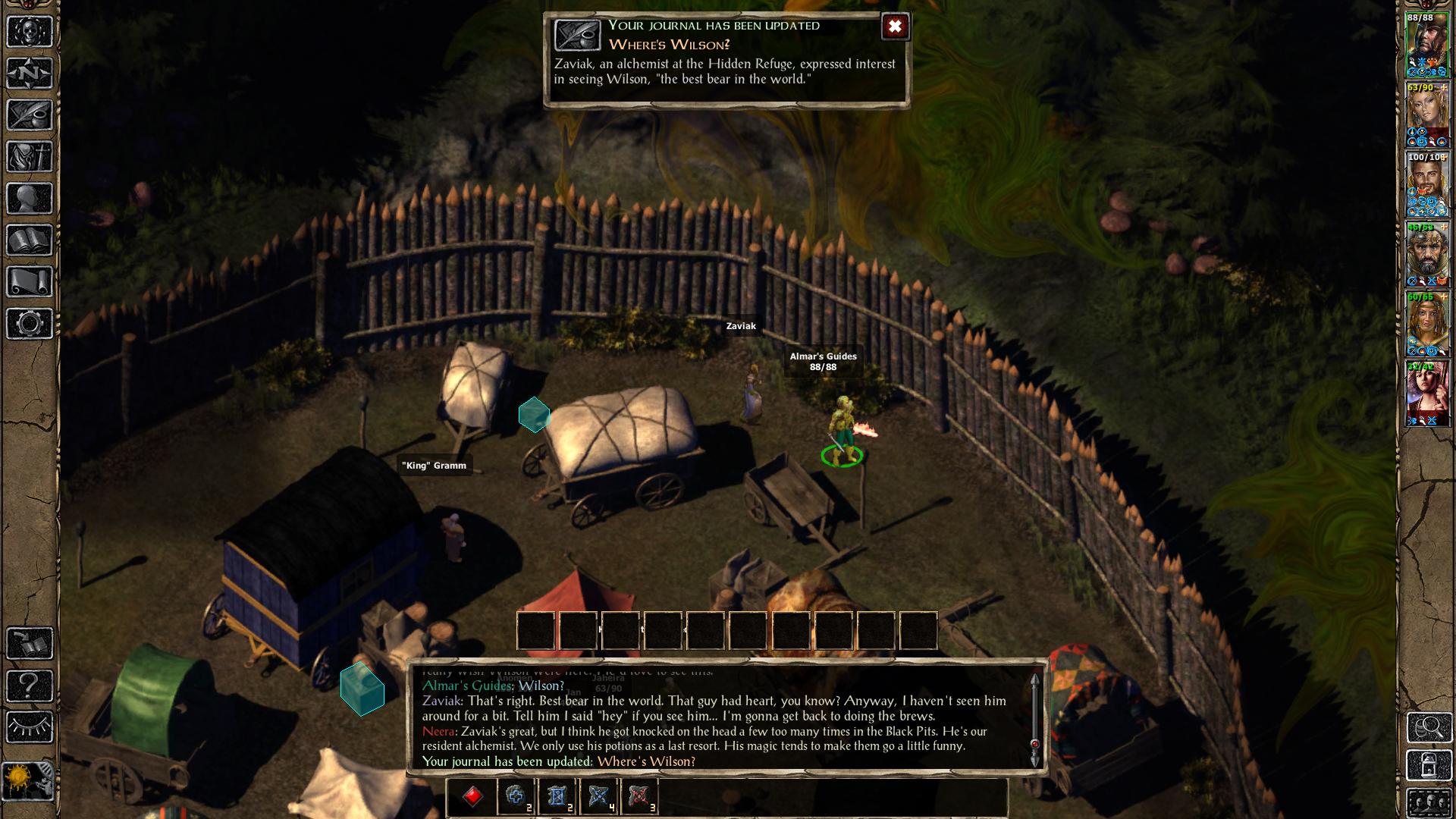Toggle the closed-eye hide interface button

(30, 727)
